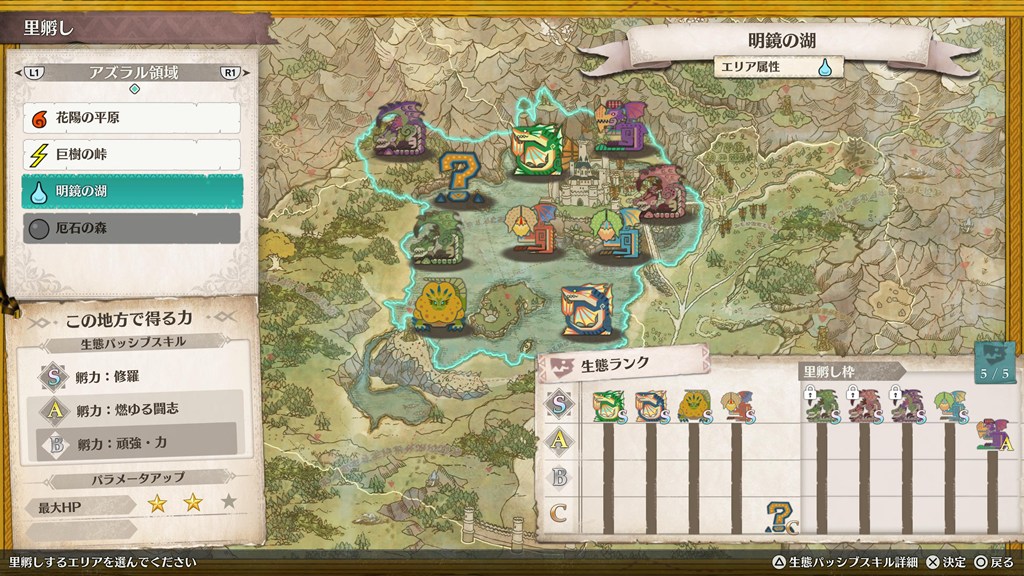This screenshot has height=576, width=1024.
Task: Select the 孵力：燃ゆる闘志 A-rank skill
Action: coord(139,409)
